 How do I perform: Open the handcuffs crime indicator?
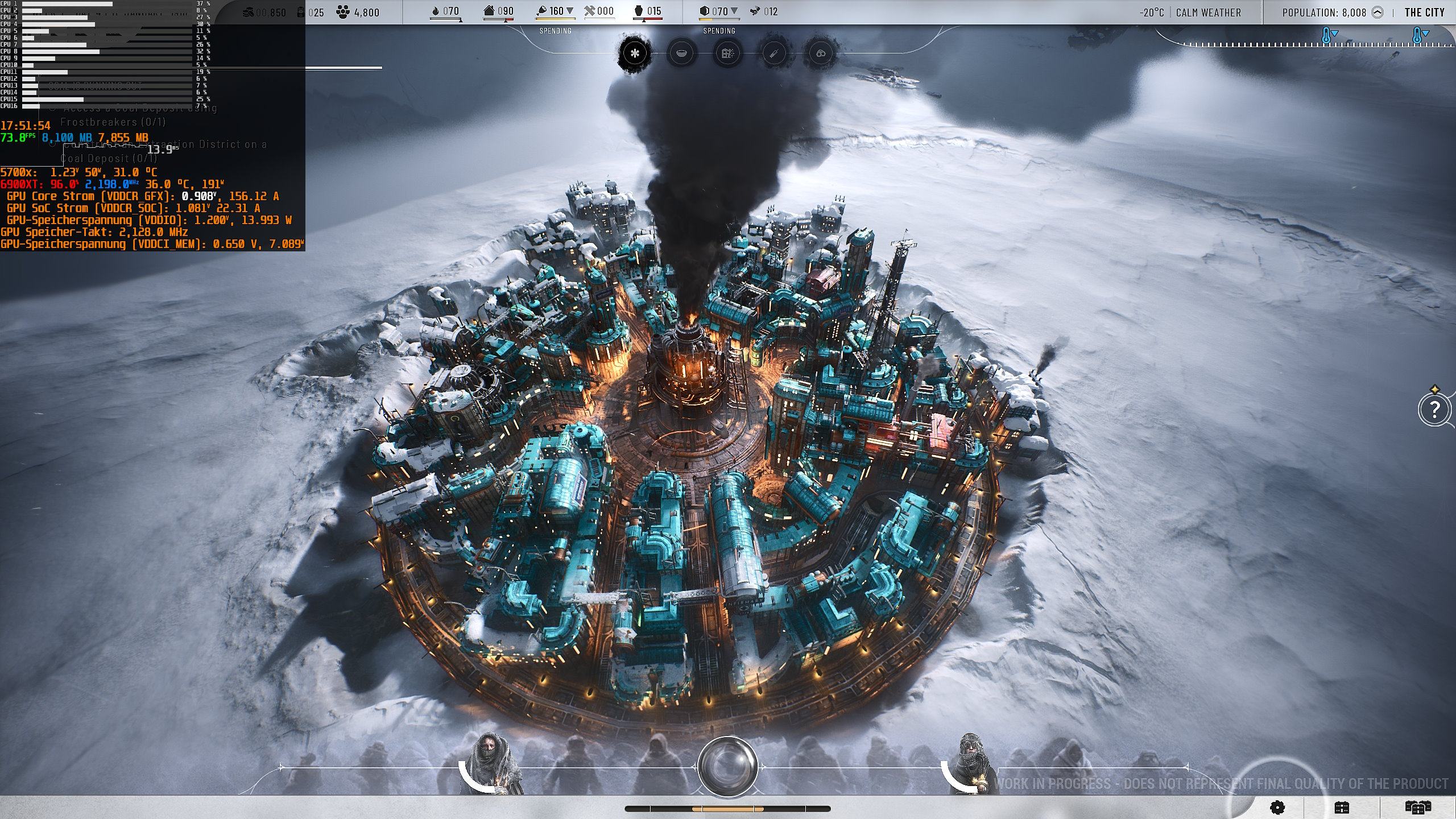coord(820,53)
